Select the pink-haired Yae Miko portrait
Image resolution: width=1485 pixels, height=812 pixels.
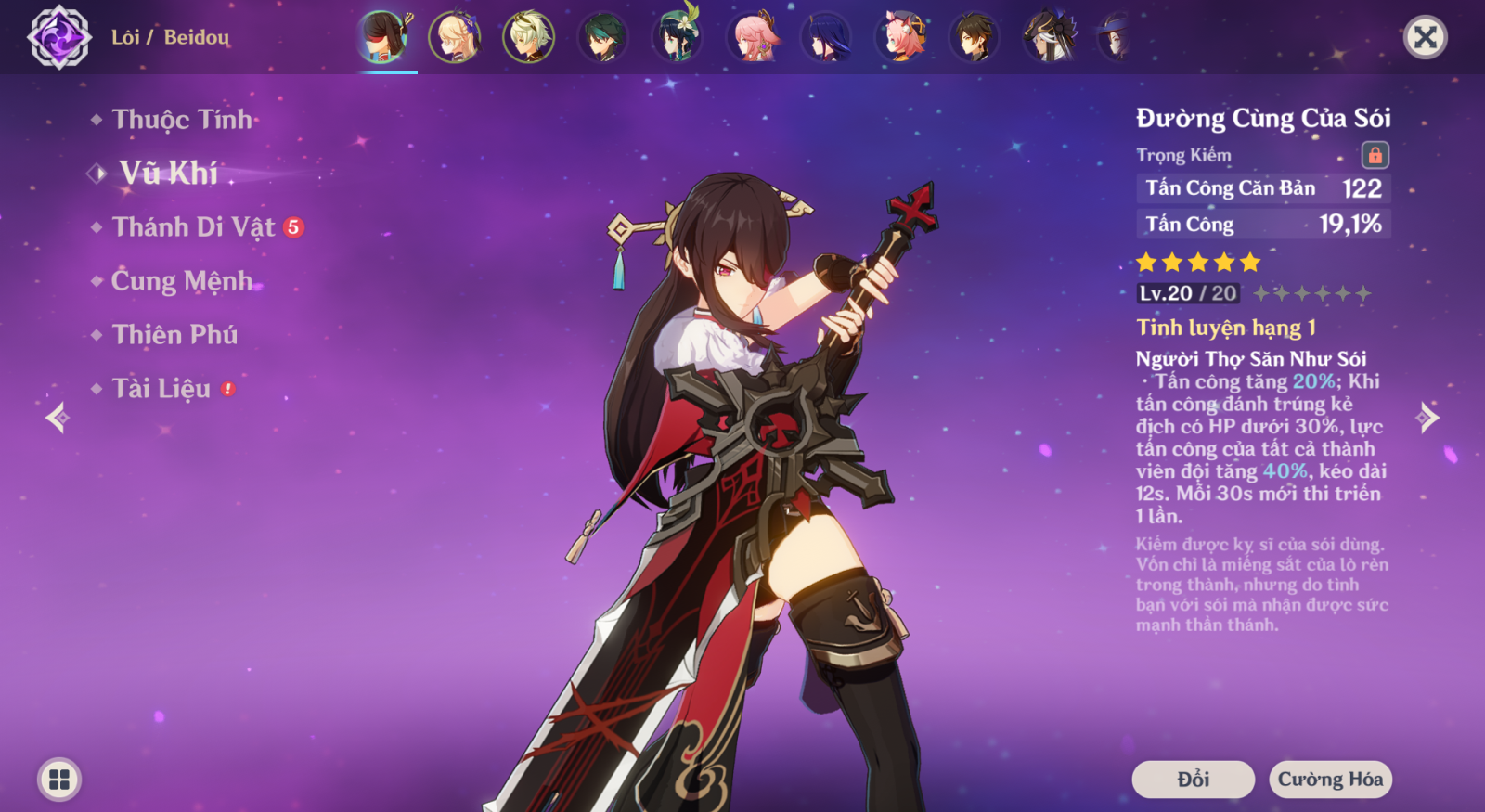click(x=752, y=38)
